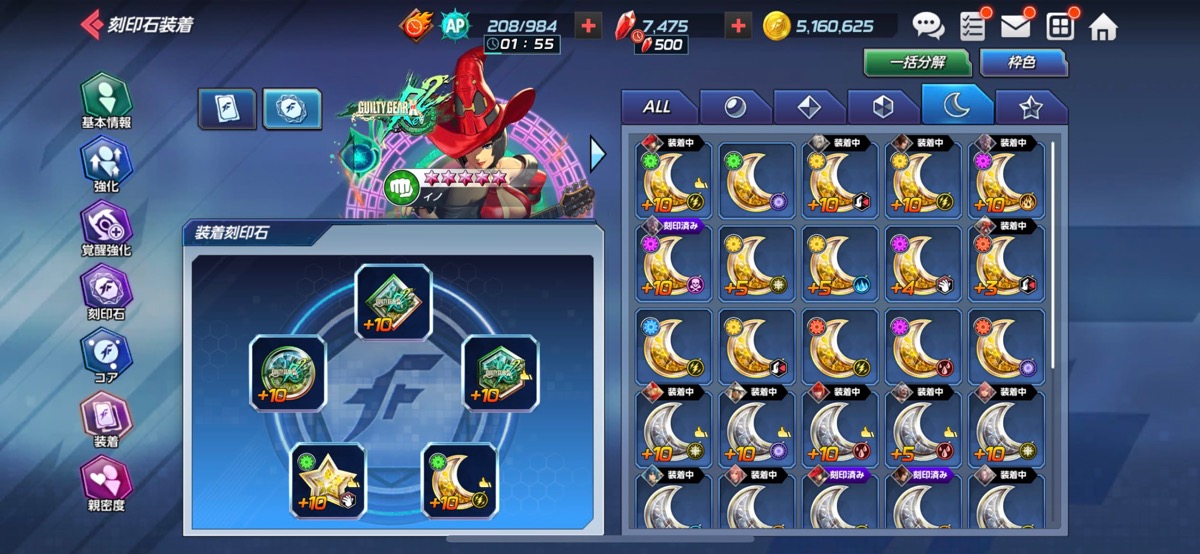Viewport: 1200px width, 554px height.
Task: Open the 親密度 menu
Action: point(106,484)
